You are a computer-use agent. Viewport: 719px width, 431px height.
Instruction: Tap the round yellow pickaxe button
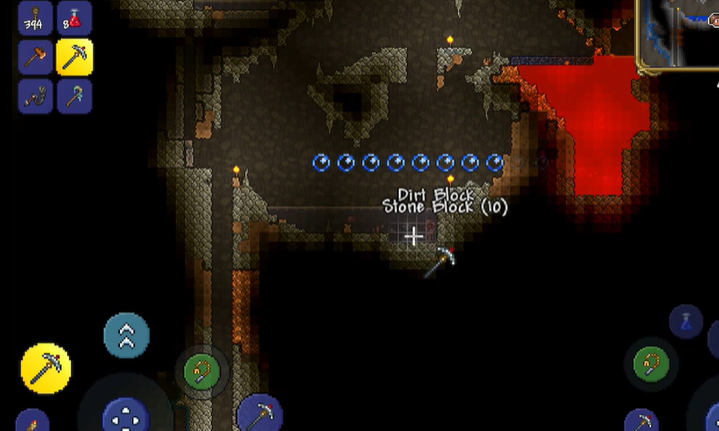[46, 368]
